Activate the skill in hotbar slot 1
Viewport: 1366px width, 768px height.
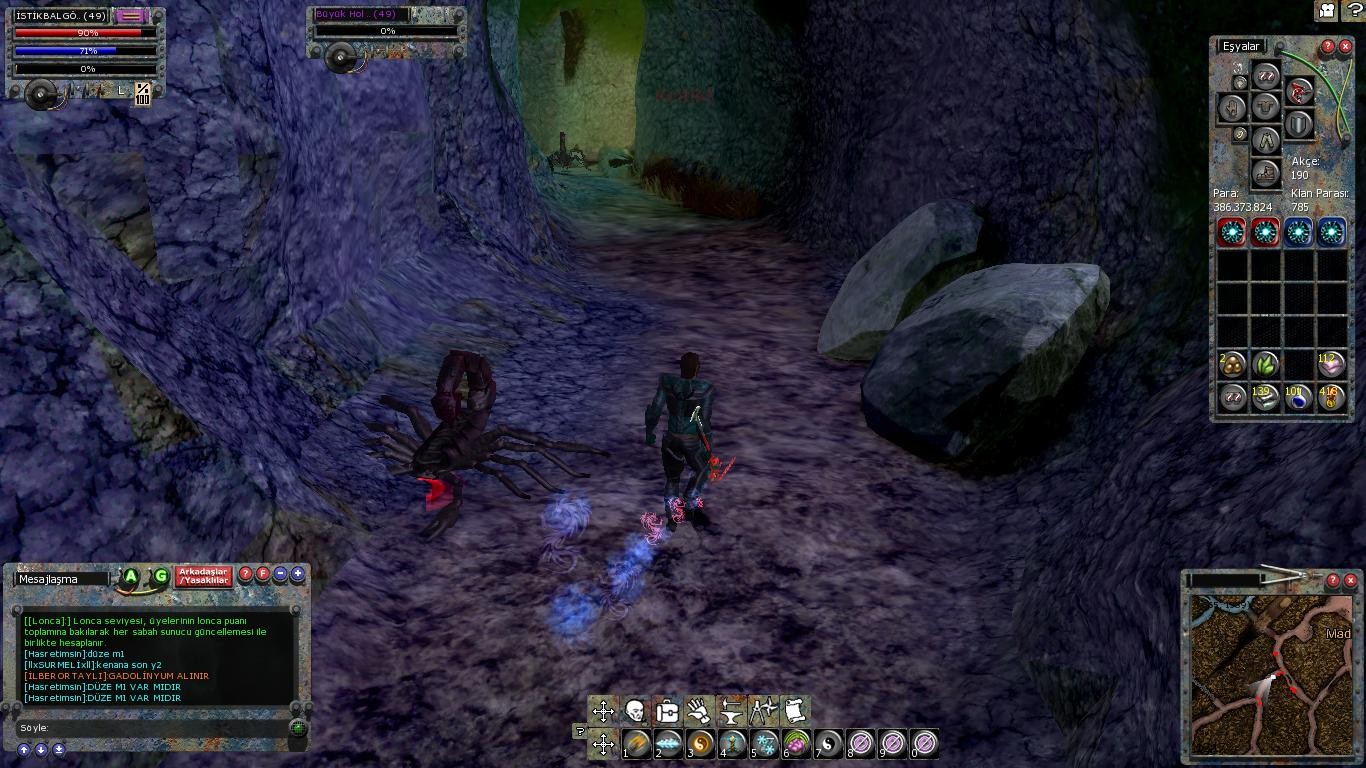point(637,744)
